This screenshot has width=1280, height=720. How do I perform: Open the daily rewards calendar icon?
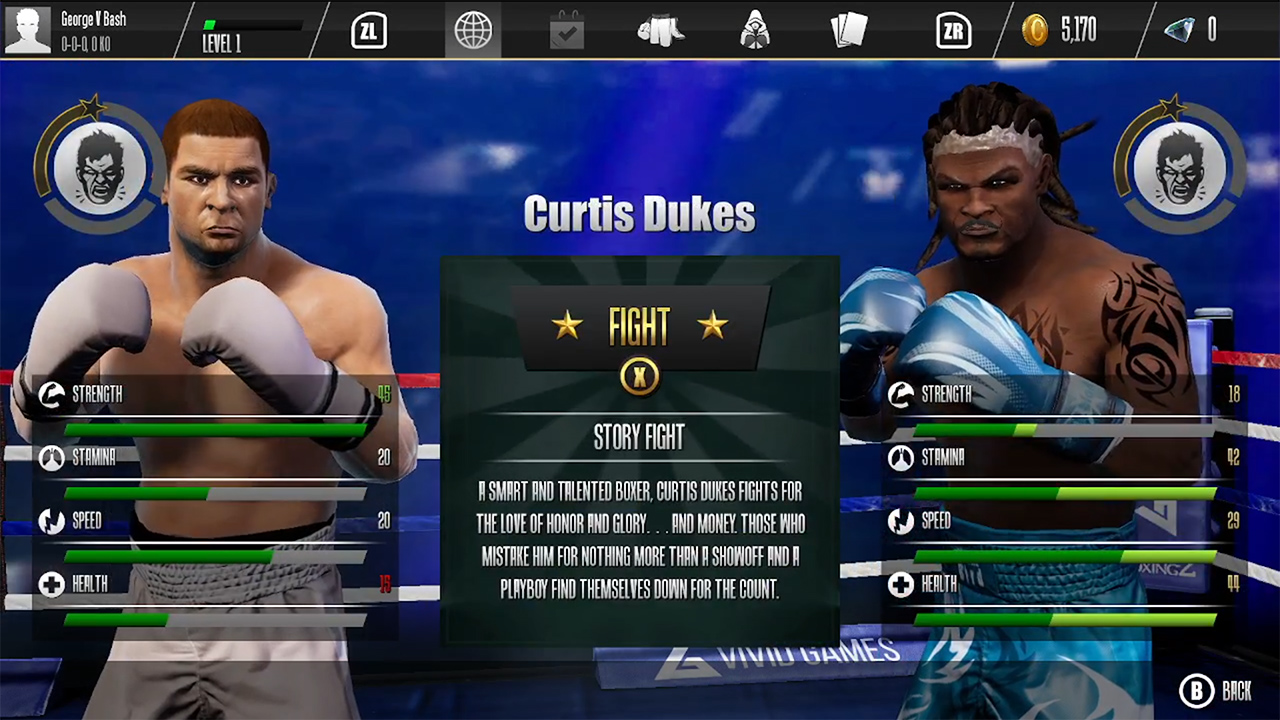click(567, 30)
